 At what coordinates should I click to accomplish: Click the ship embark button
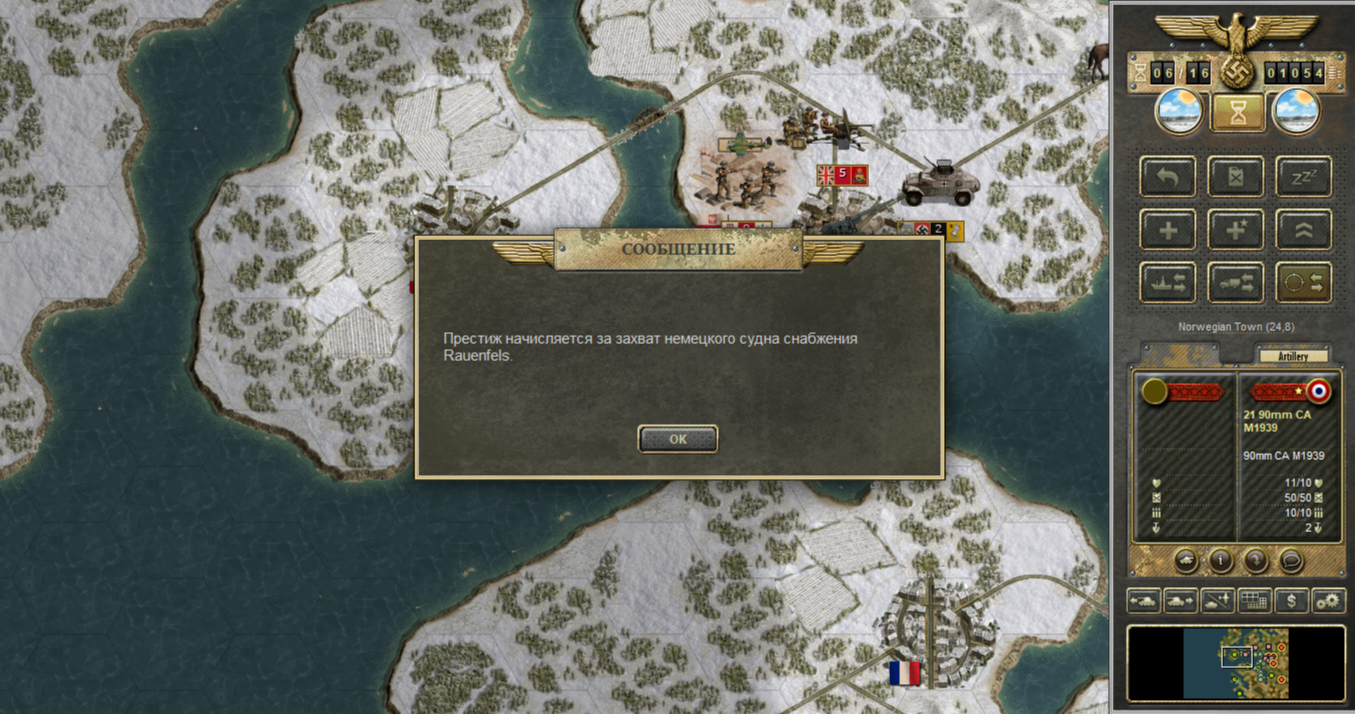[x=1168, y=283]
